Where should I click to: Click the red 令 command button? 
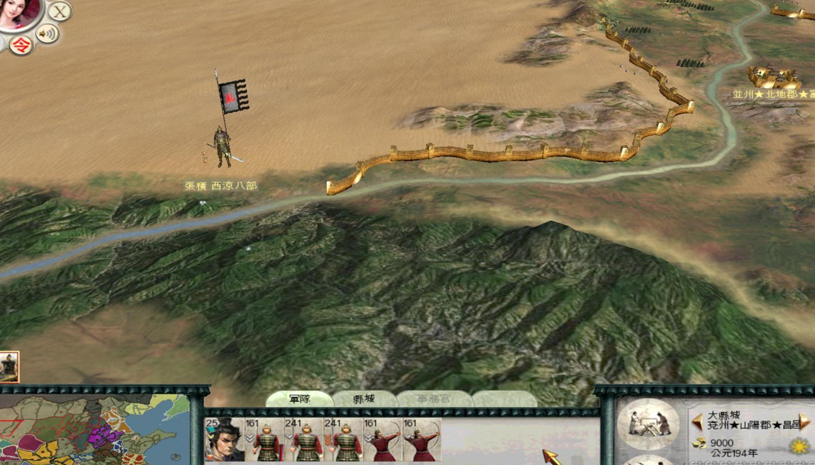pos(18,43)
